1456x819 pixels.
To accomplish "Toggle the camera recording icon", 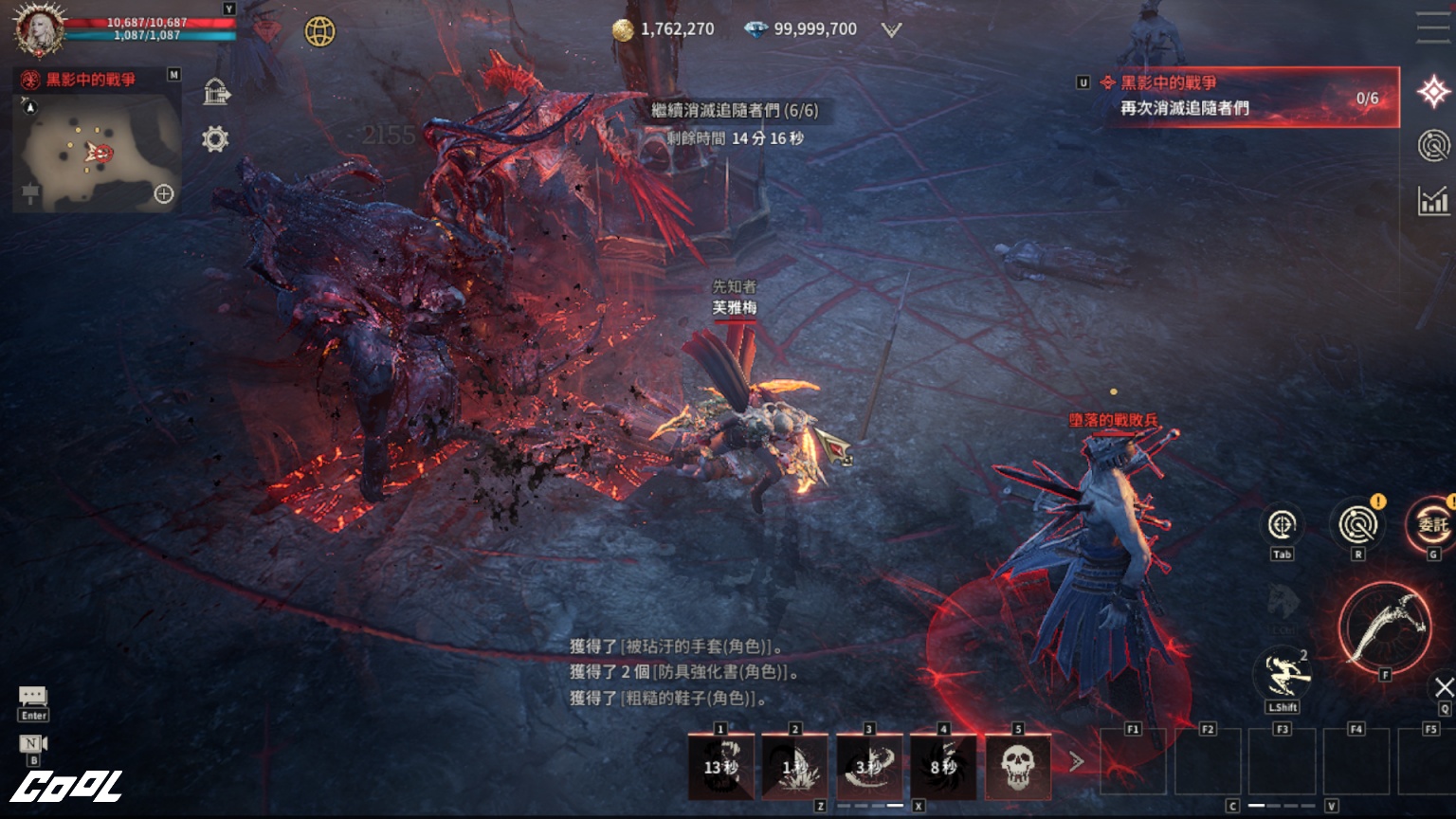I will click(33, 743).
